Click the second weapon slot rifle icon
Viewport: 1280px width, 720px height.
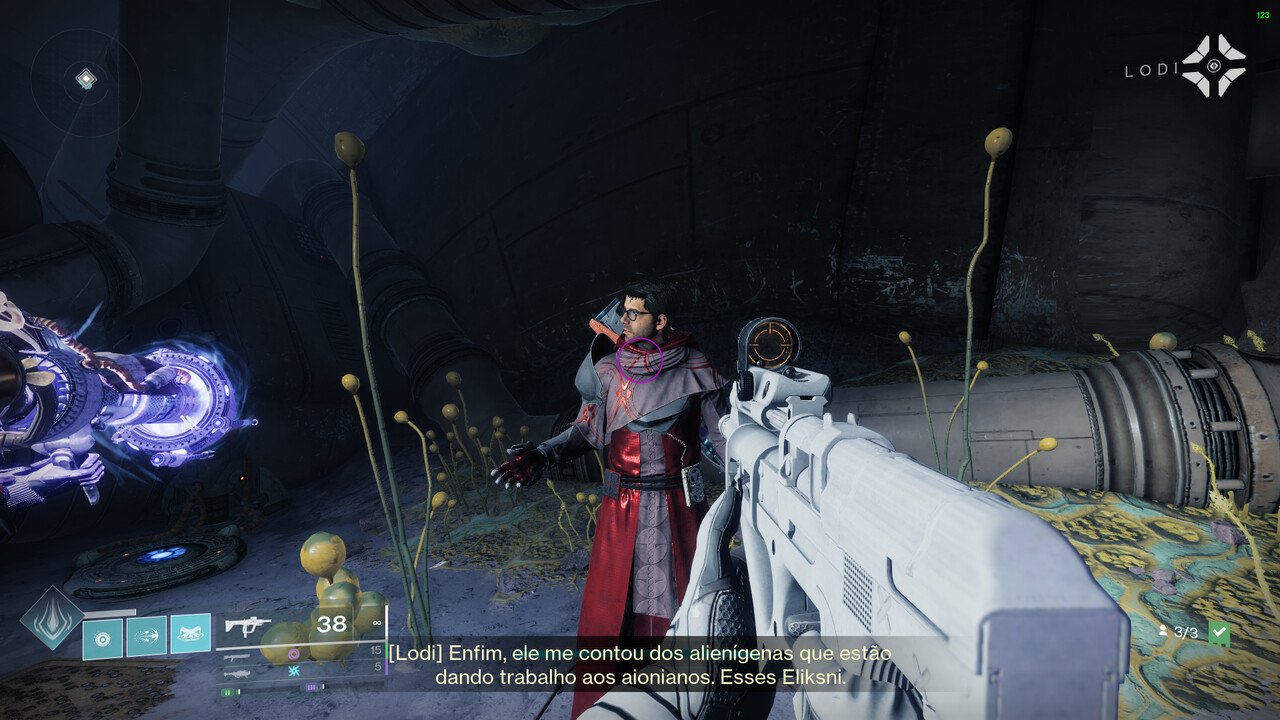coord(237,657)
